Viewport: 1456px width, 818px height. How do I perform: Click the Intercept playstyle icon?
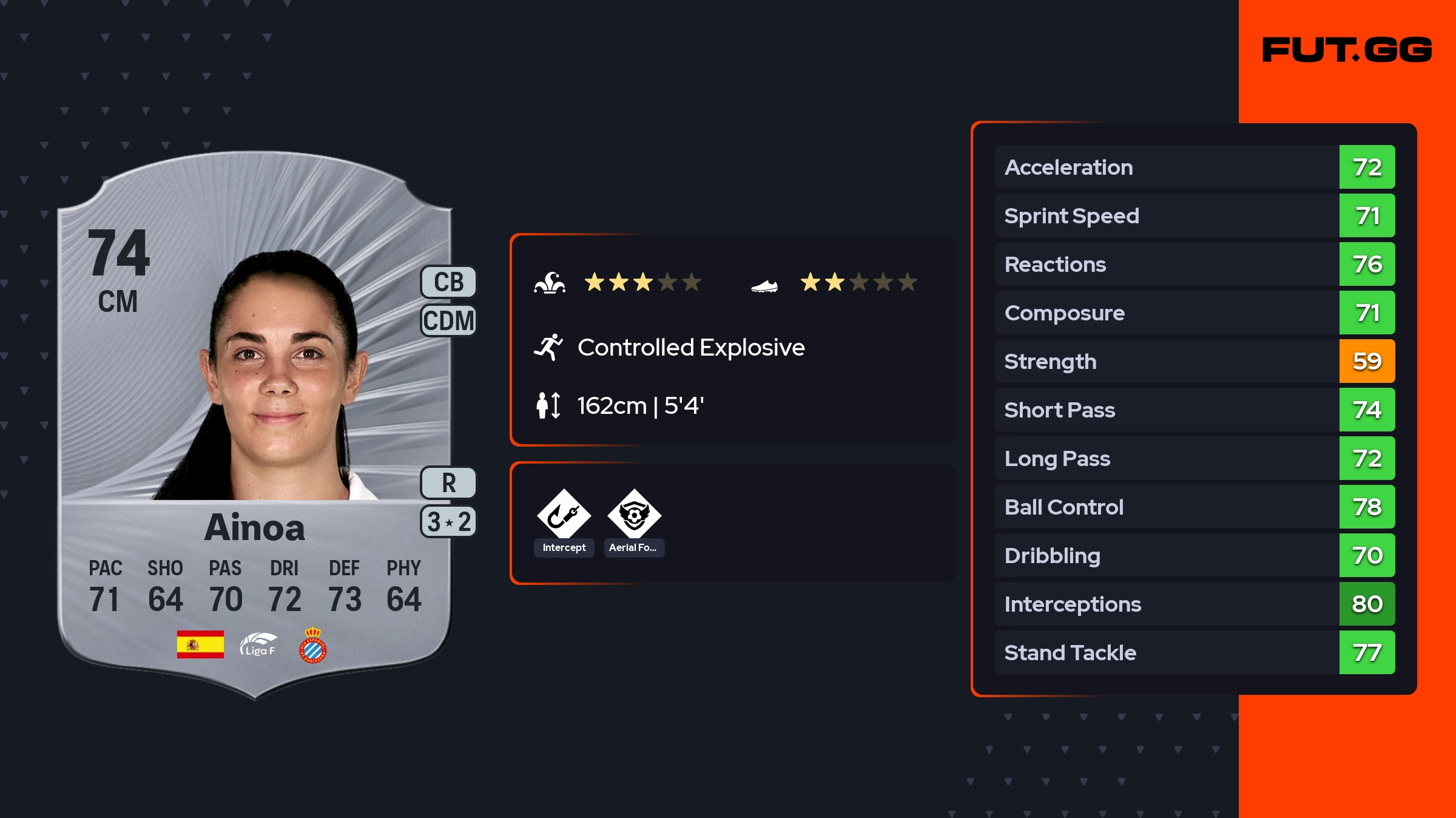pyautogui.click(x=564, y=515)
